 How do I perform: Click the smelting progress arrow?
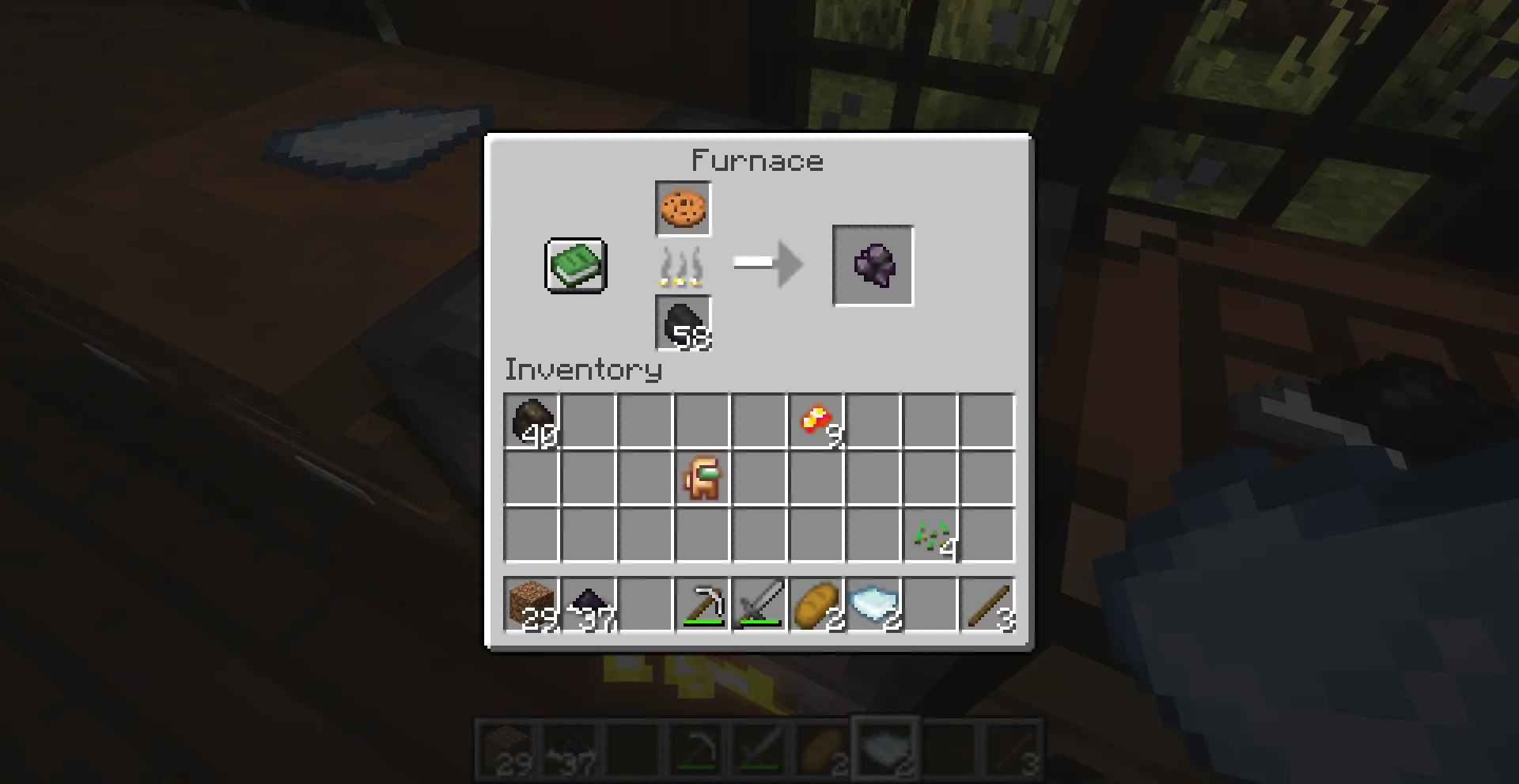coord(766,266)
